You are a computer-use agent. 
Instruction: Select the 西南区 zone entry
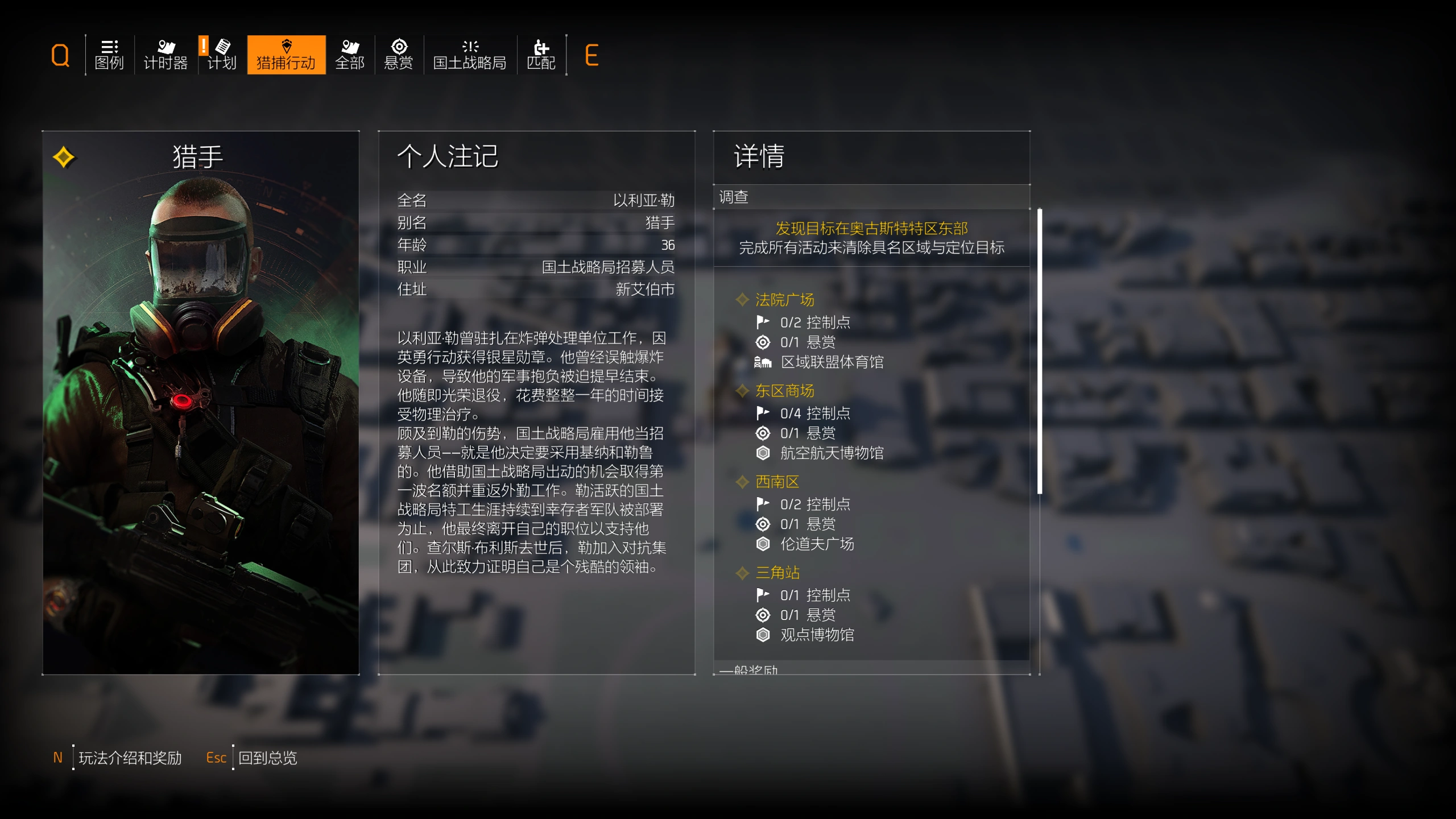(777, 482)
